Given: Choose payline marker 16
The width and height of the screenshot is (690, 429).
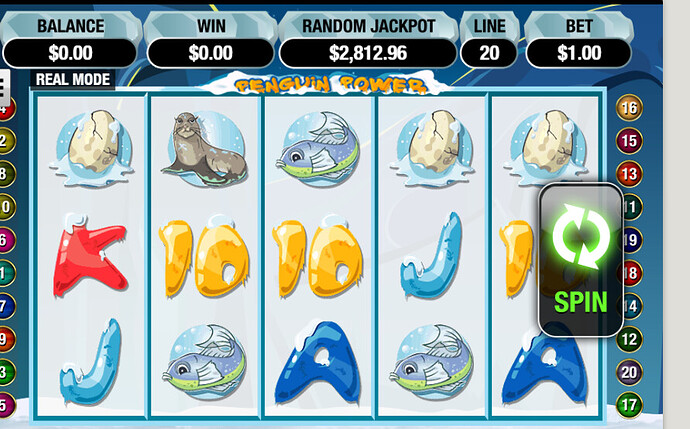Looking at the screenshot, I should (x=629, y=108).
